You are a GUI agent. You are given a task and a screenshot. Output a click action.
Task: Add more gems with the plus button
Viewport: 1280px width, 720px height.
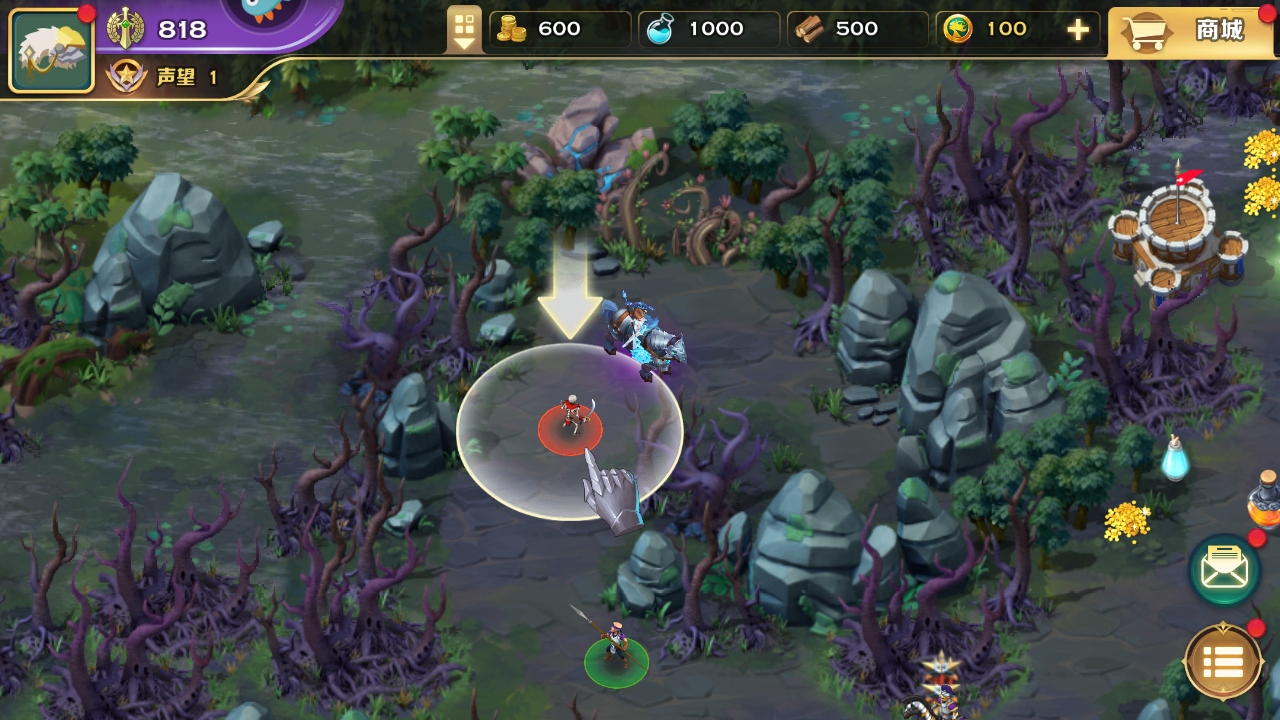[x=1078, y=30]
